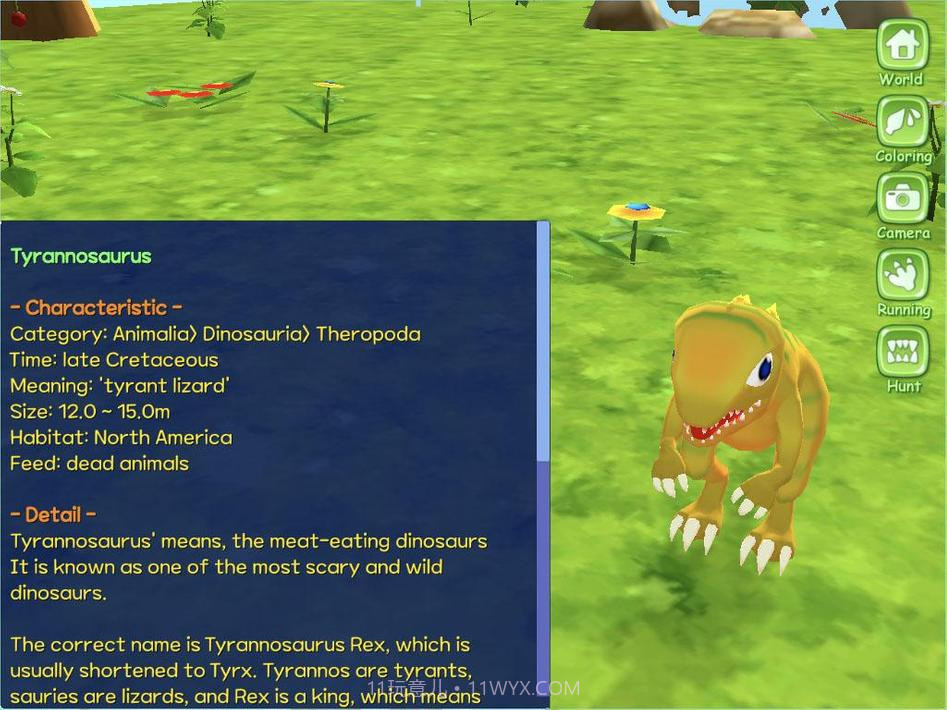This screenshot has width=947, height=710.
Task: Start the Hunt teeth button
Action: pyautogui.click(x=902, y=352)
